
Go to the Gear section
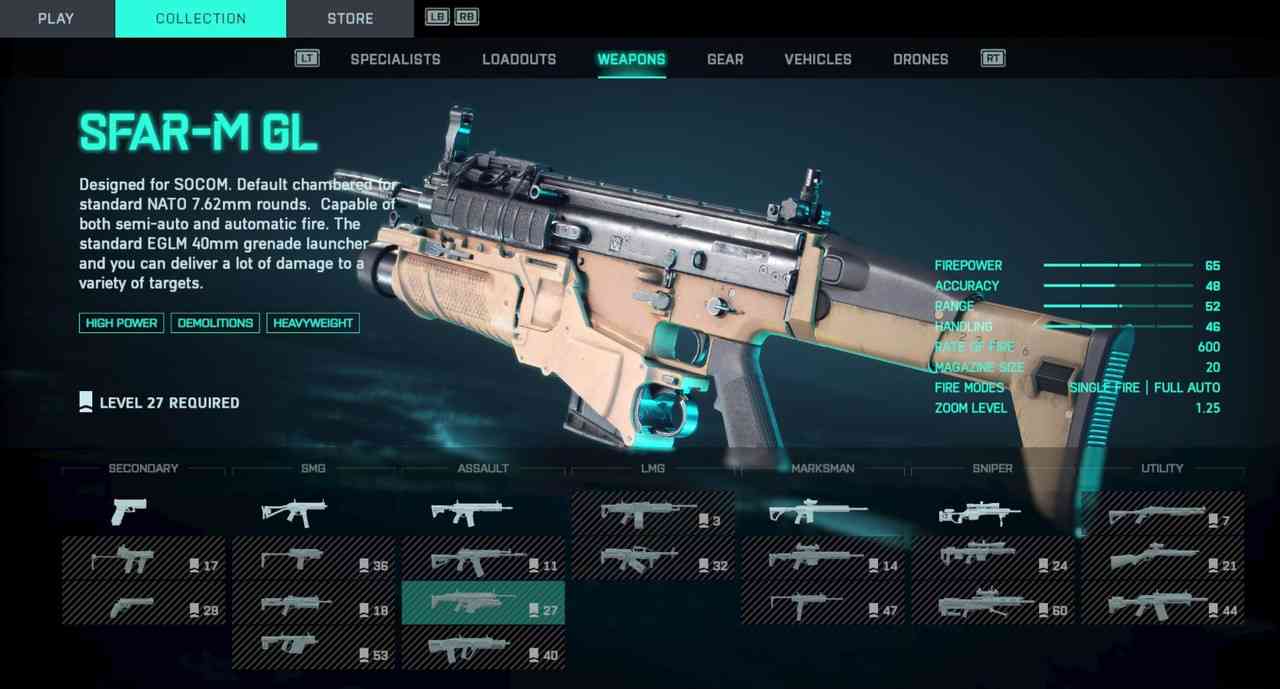[x=725, y=59]
